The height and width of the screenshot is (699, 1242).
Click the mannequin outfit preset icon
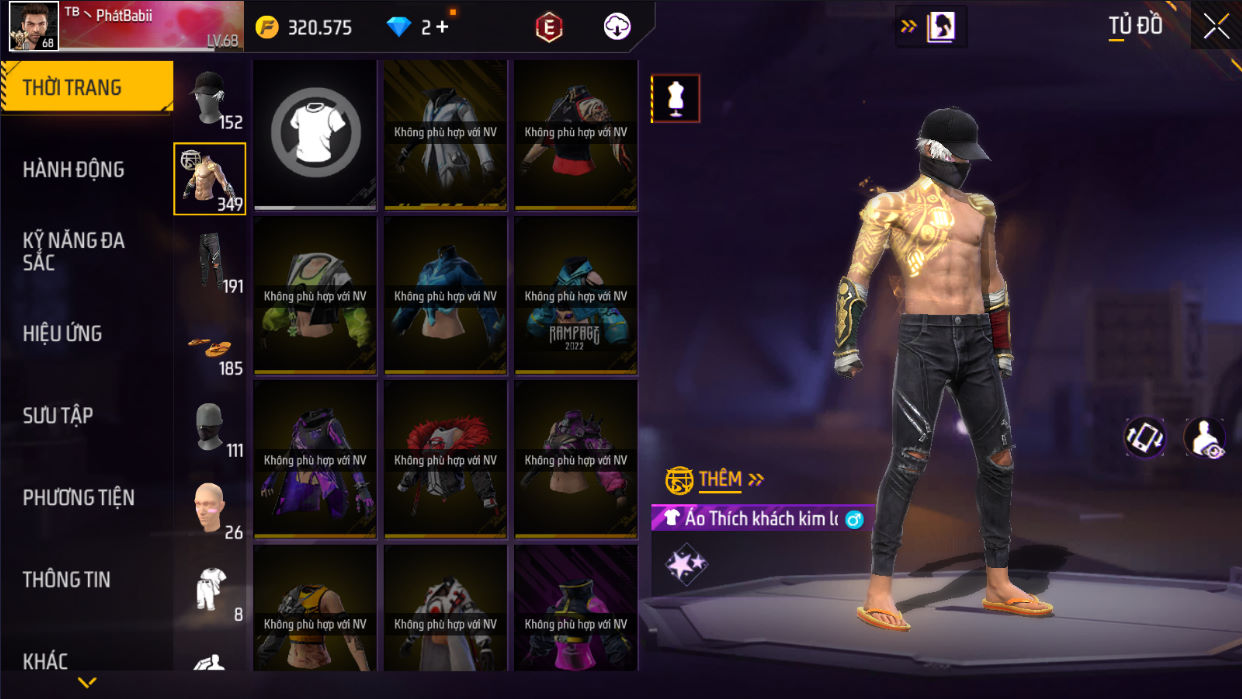[676, 99]
